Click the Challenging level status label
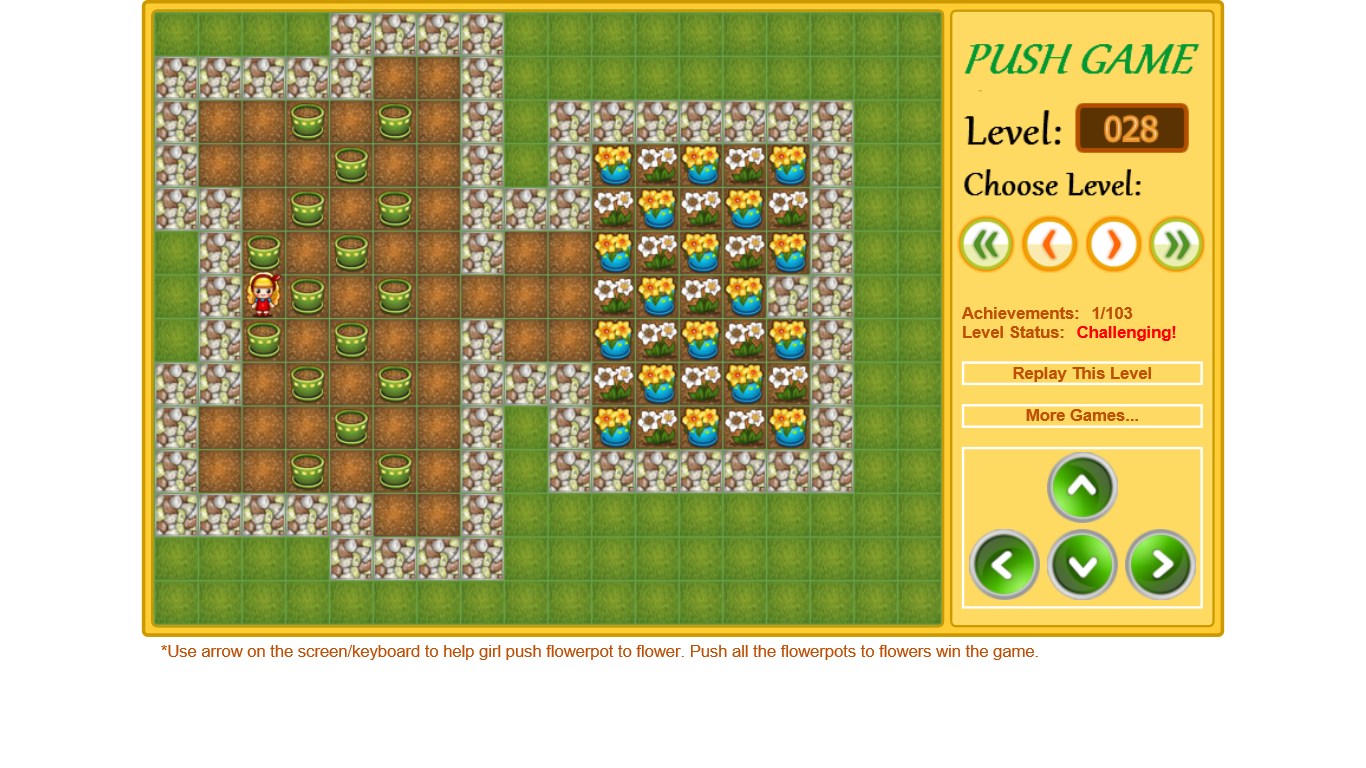The height and width of the screenshot is (768, 1366). click(1126, 332)
